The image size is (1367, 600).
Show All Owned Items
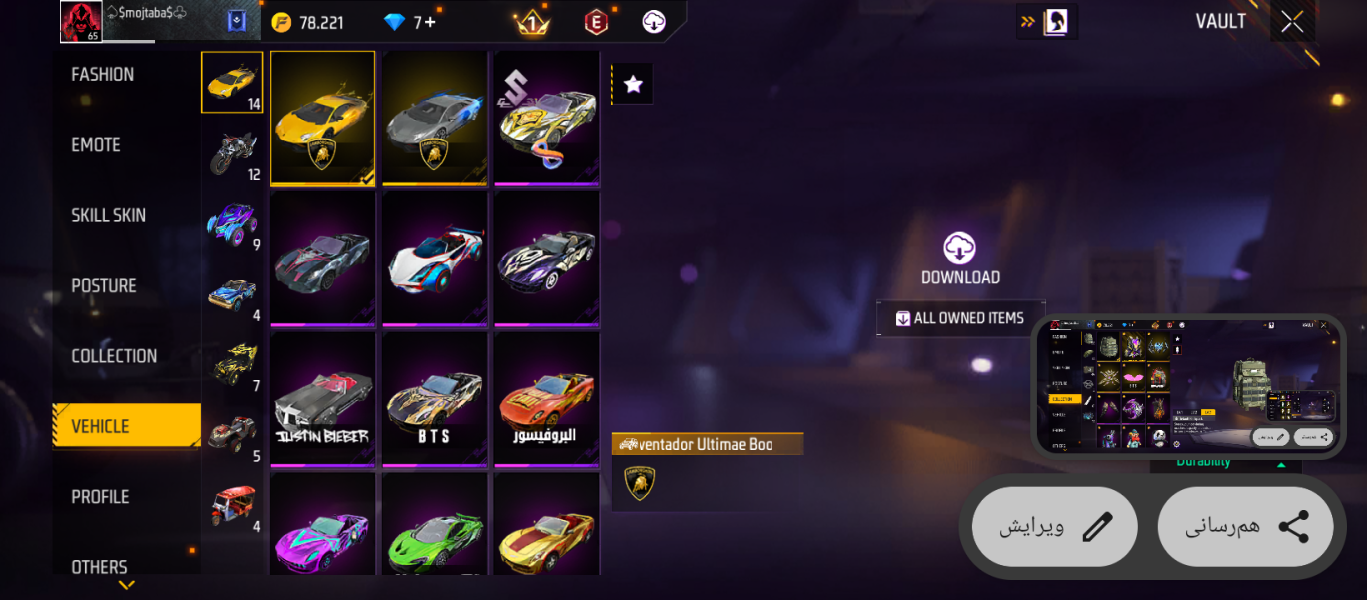[960, 318]
